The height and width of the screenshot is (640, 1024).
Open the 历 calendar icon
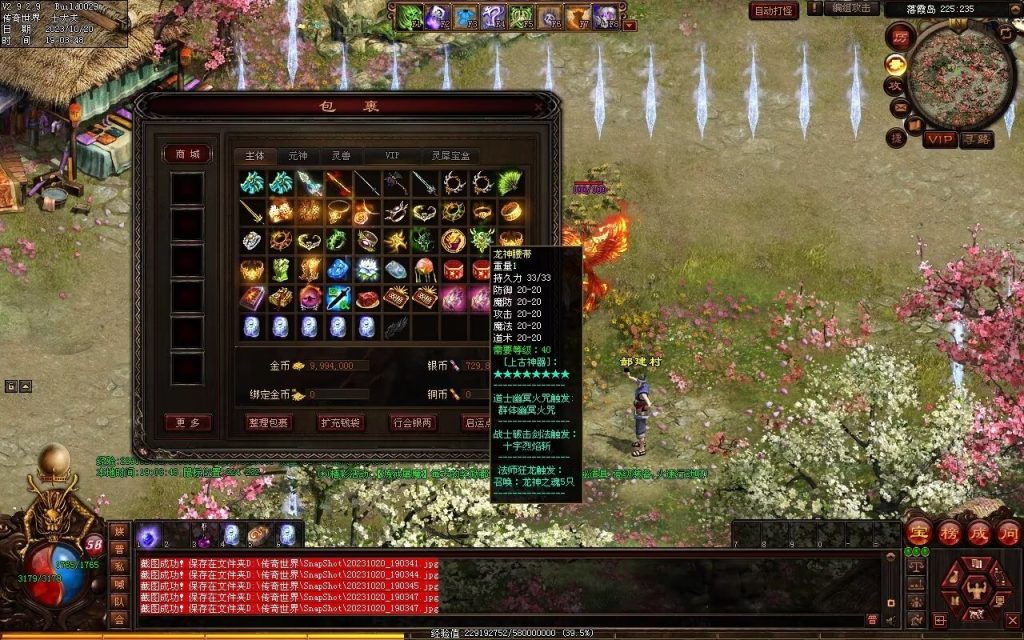click(899, 37)
